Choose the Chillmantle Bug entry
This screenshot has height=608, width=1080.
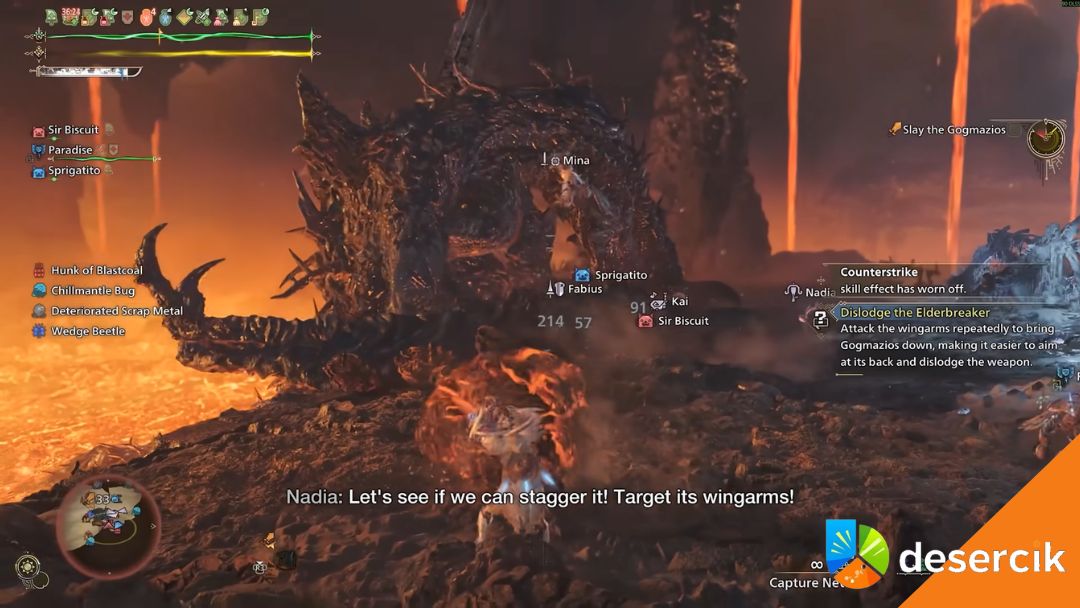click(x=92, y=291)
